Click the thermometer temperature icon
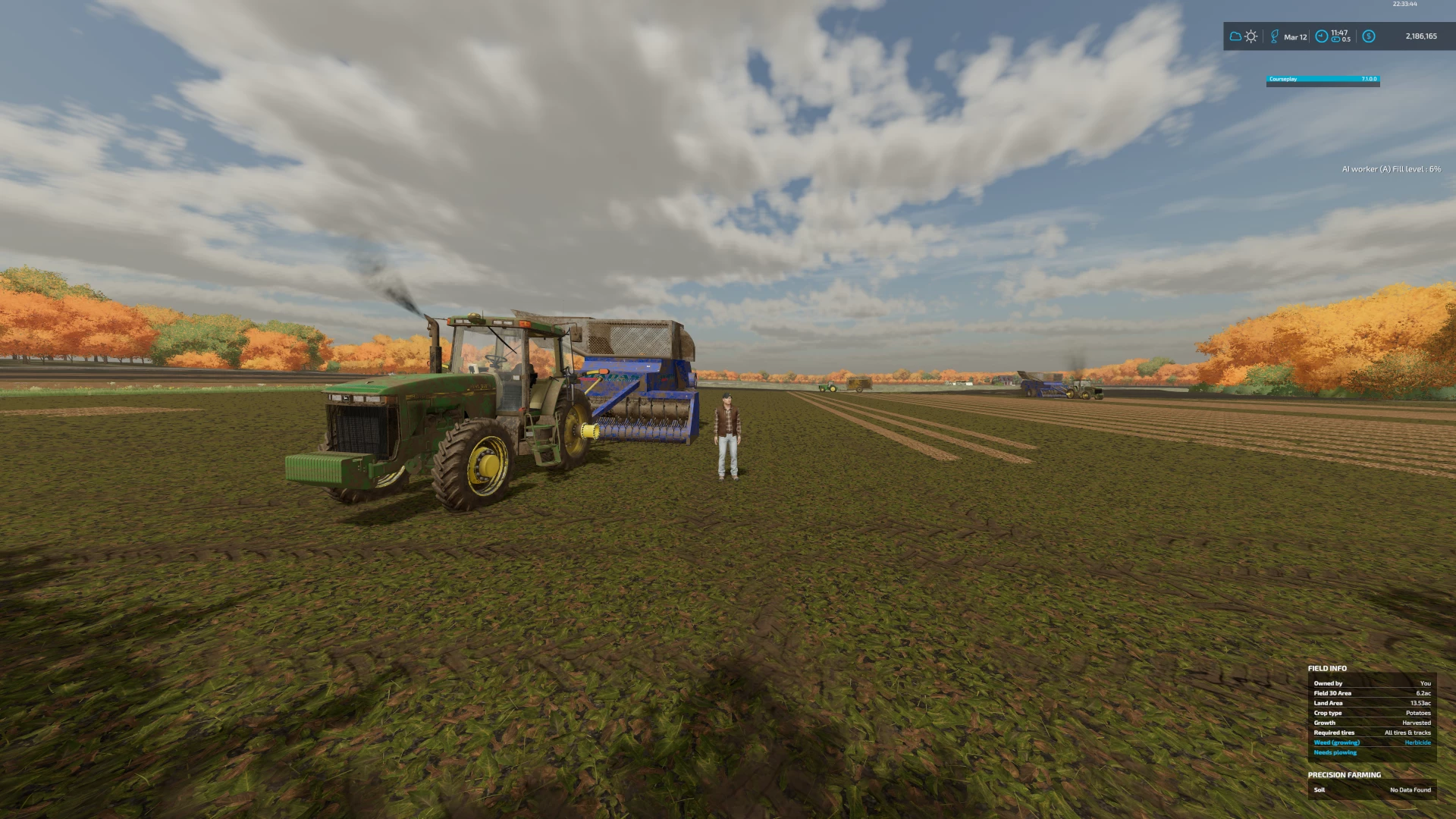This screenshot has height=819, width=1456. coord(1274,36)
